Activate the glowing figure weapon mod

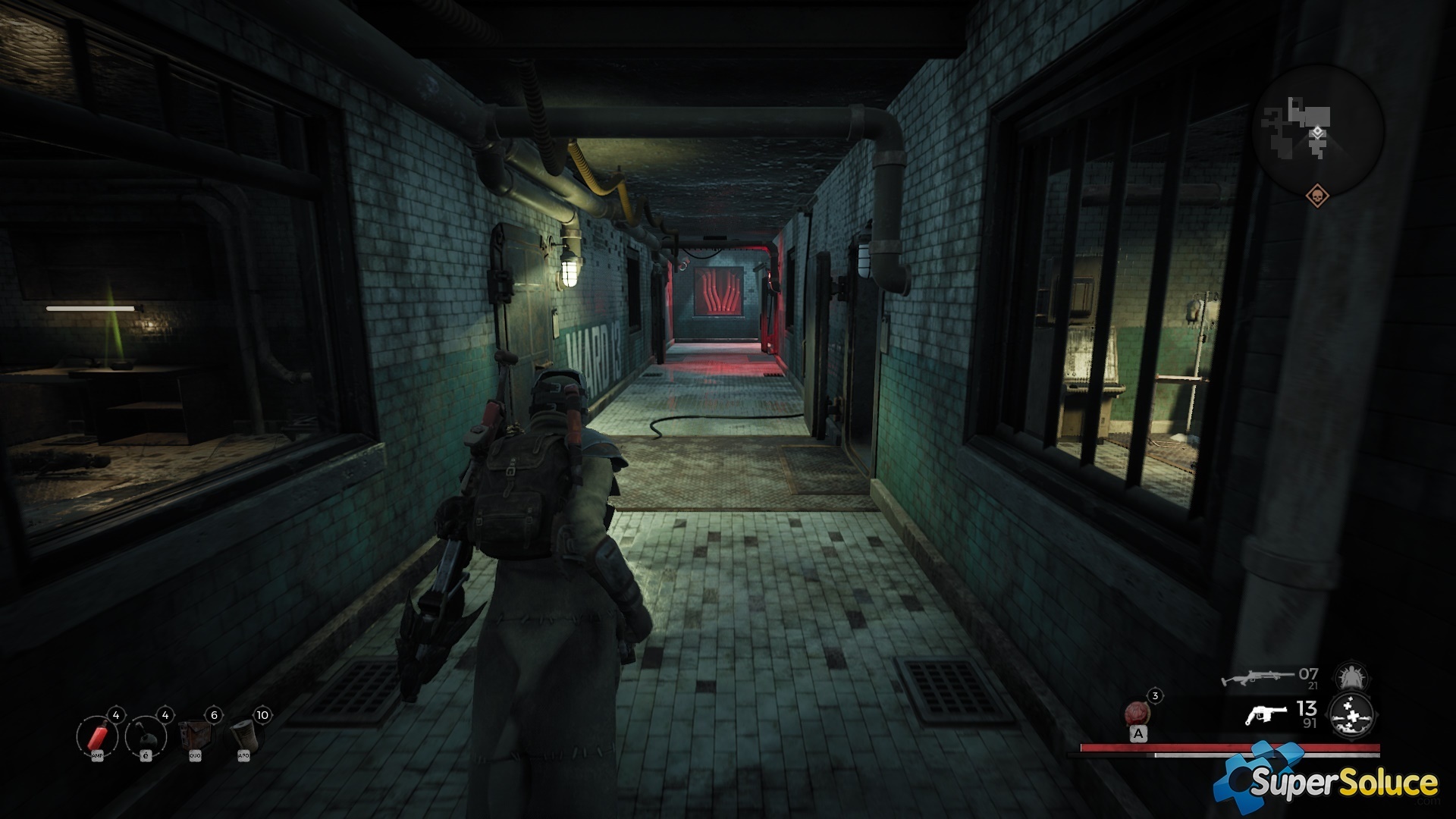1351,676
